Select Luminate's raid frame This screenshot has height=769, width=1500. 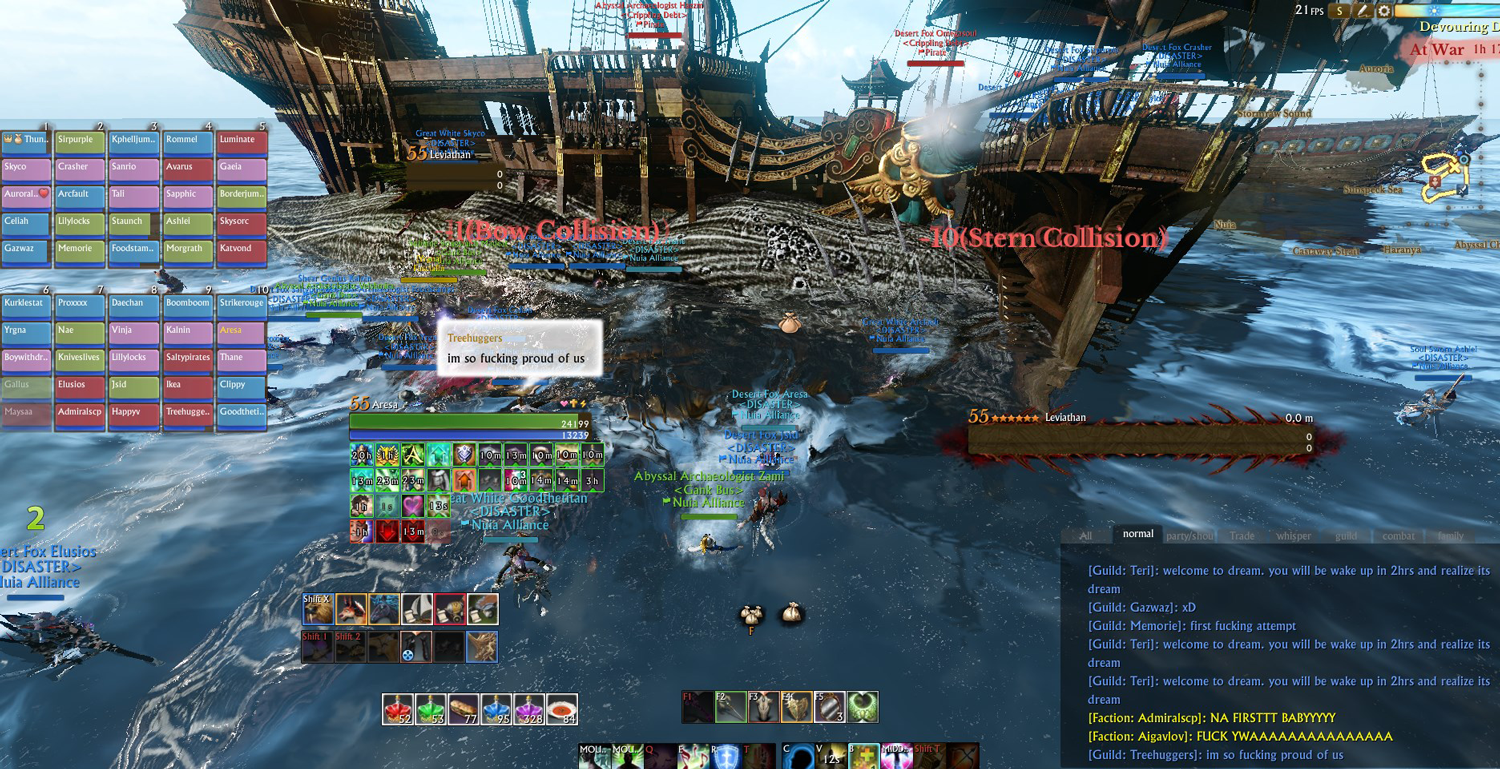[x=242, y=140]
